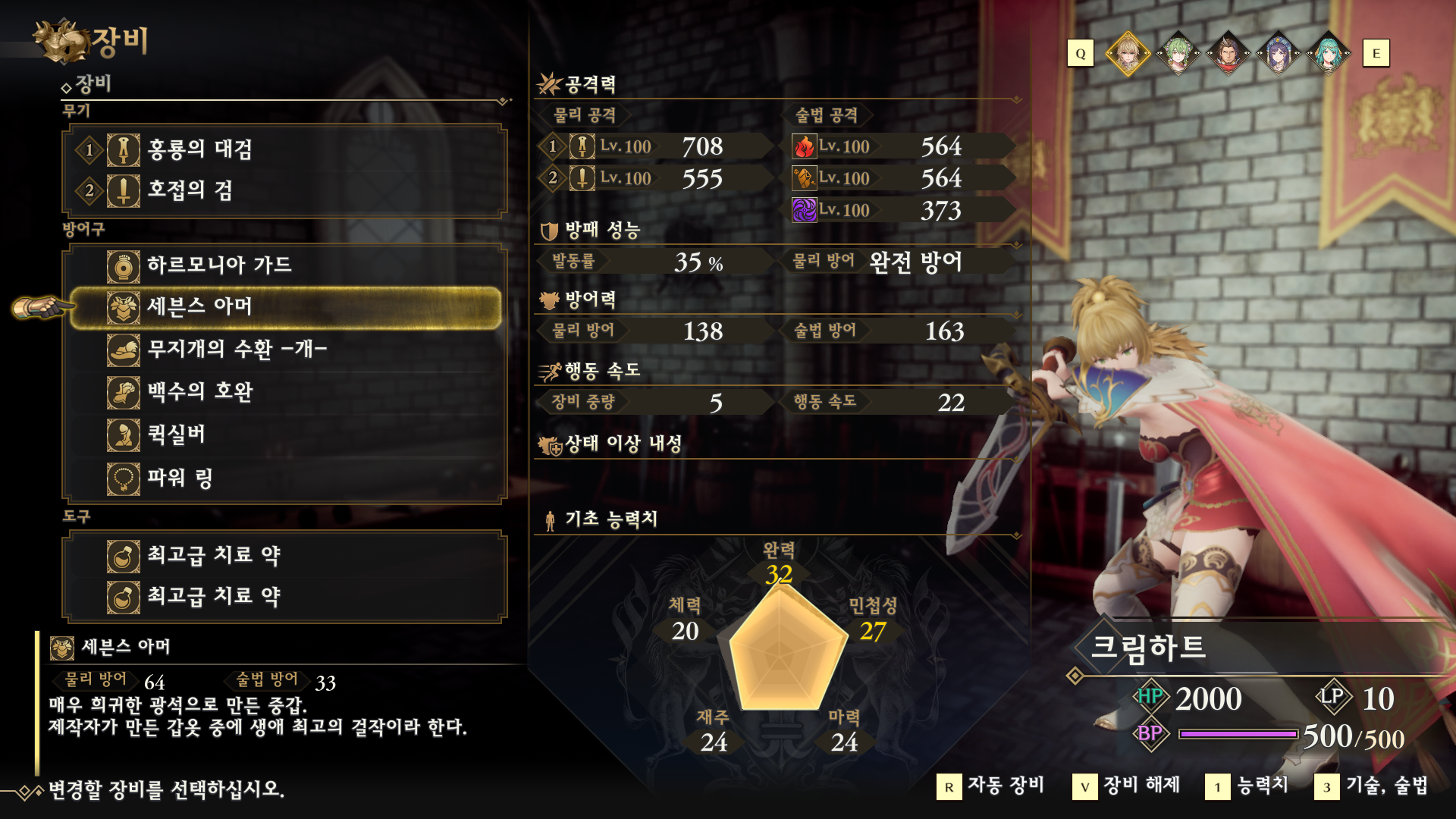1456x819 pixels.
Task: Open the 하르모니아 가드 shield slot
Action: [x=285, y=265]
